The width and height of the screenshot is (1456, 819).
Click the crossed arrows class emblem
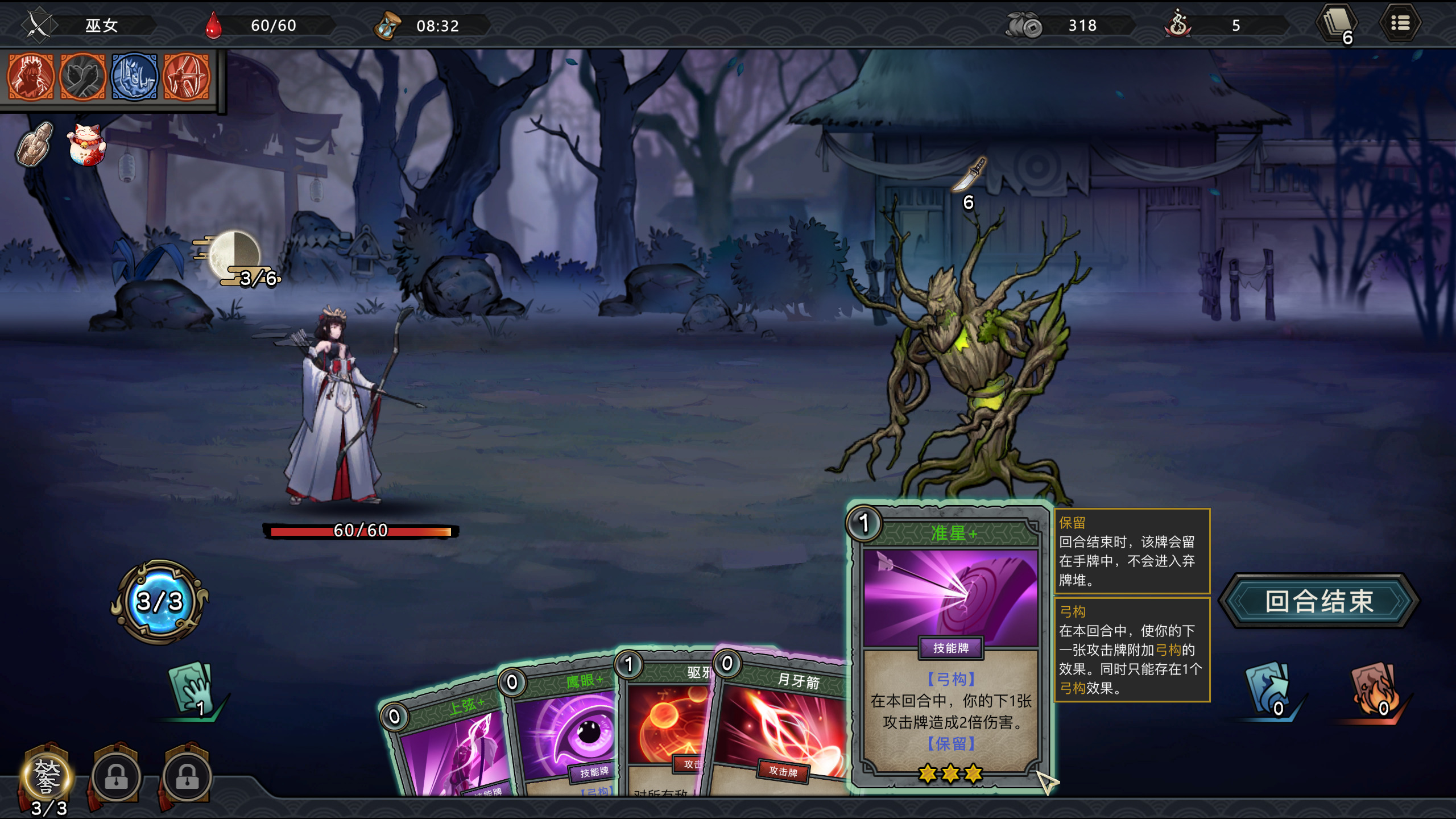tap(39, 25)
